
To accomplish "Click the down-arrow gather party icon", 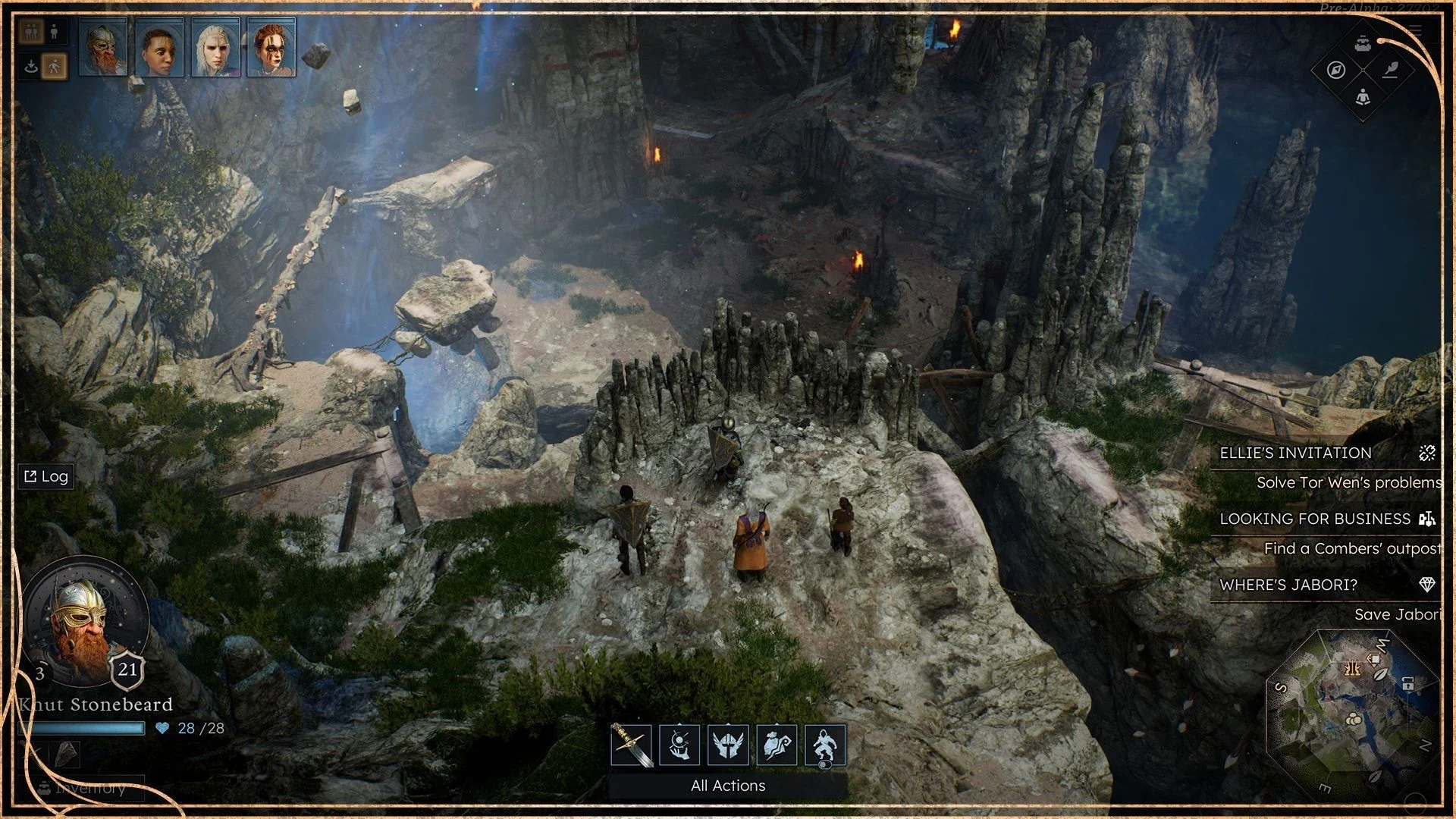I will [31, 67].
